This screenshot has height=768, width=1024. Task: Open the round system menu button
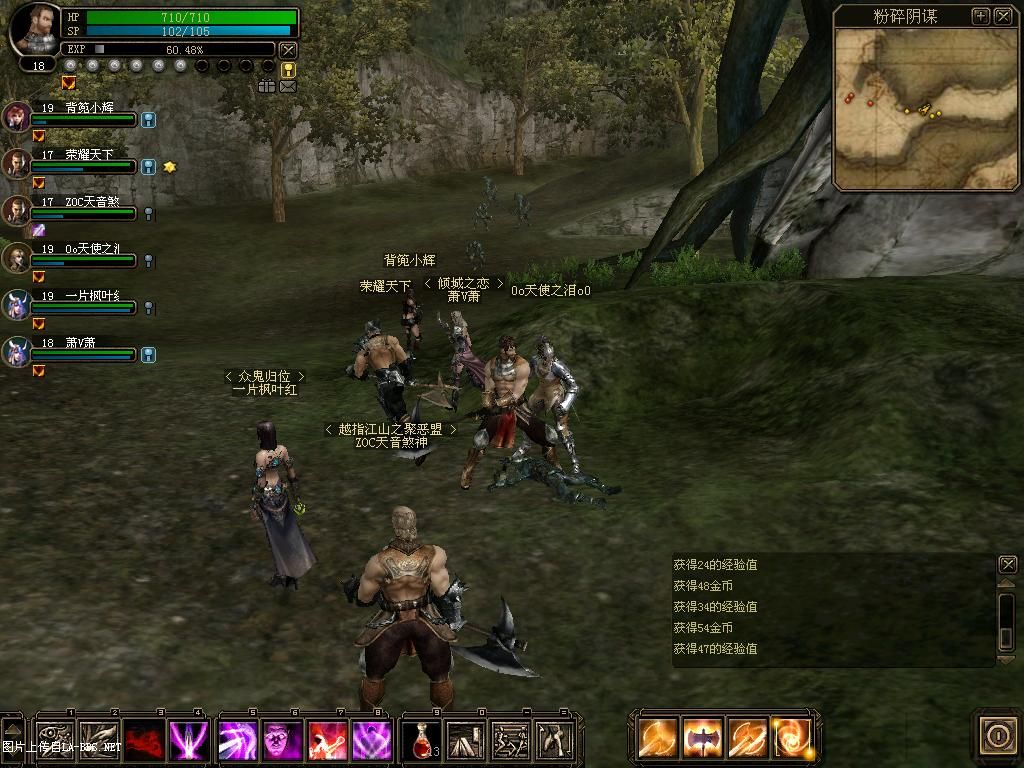pyautogui.click(x=997, y=737)
